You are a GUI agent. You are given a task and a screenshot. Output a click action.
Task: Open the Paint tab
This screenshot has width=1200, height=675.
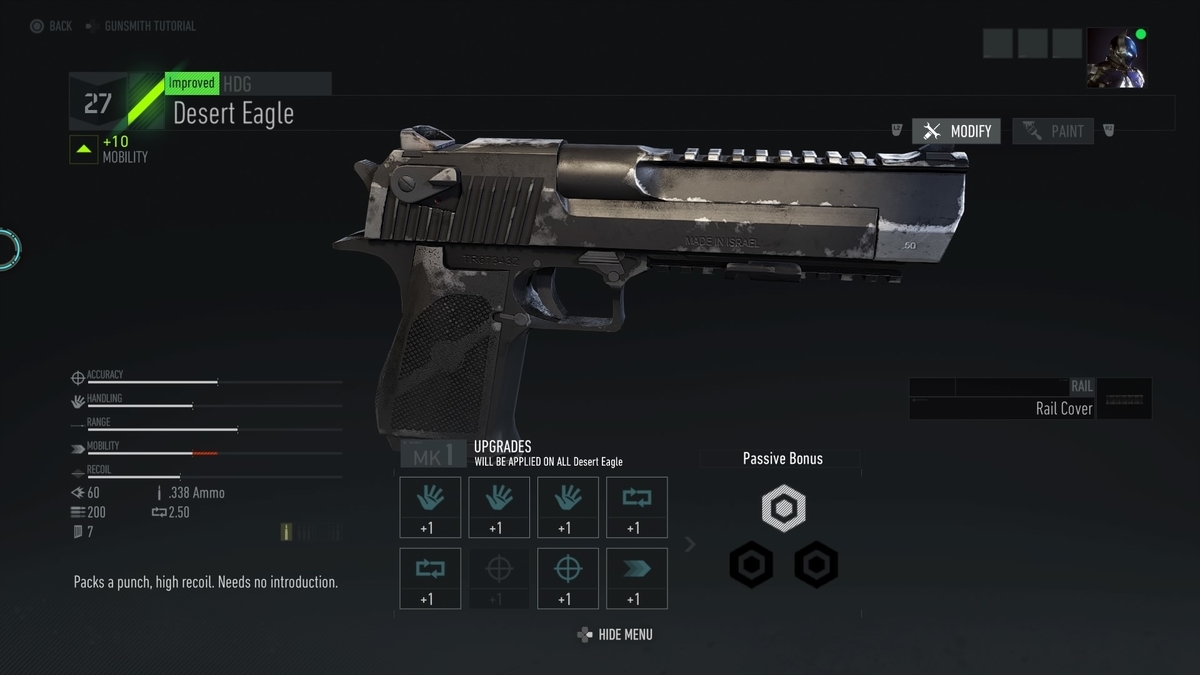pyautogui.click(x=1053, y=131)
